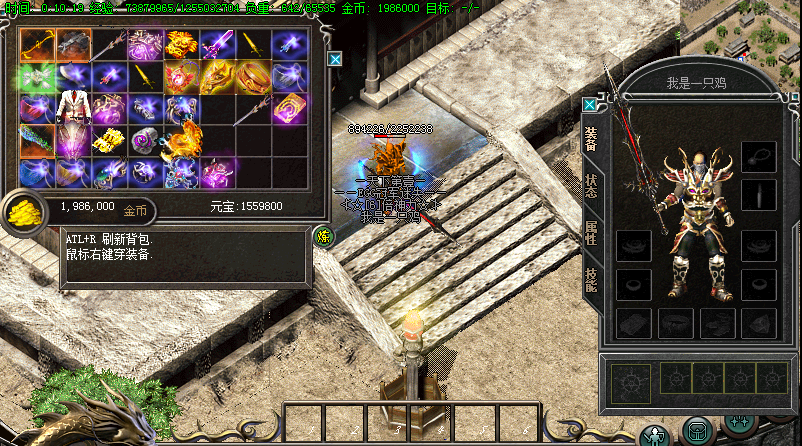The image size is (802, 446).
Task: Open the backpack icon button
Action: (x=697, y=430)
